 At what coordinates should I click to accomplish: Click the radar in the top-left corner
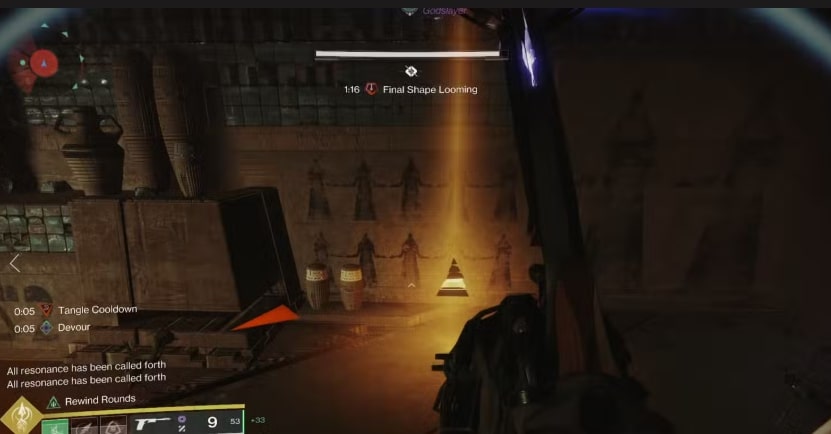tap(40, 65)
